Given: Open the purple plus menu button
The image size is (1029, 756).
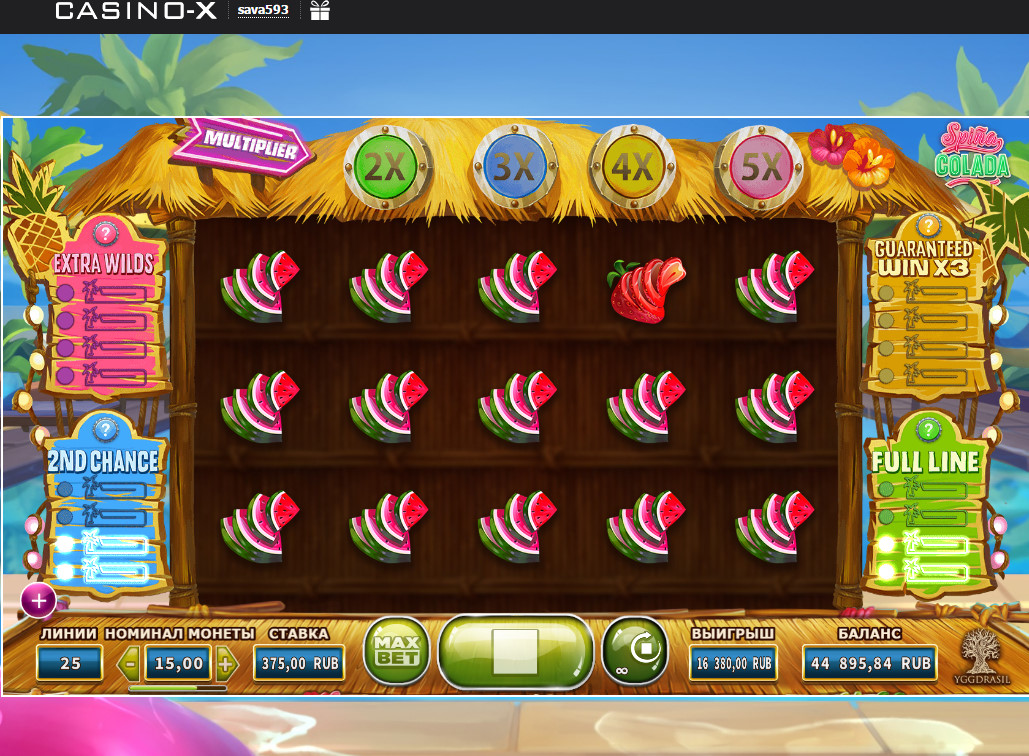Looking at the screenshot, I should pos(39,601).
